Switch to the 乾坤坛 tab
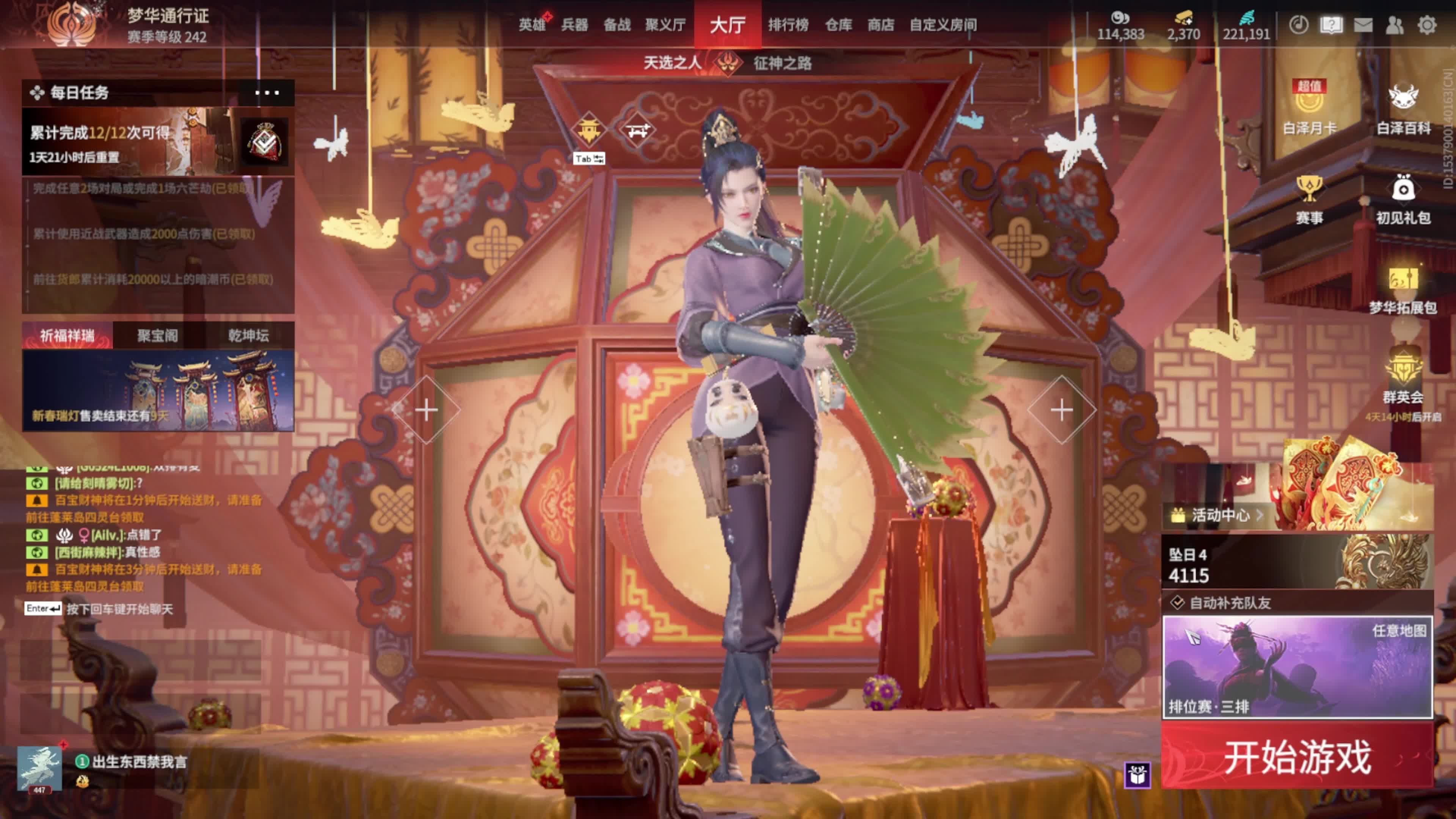The image size is (1456, 819). (x=249, y=336)
